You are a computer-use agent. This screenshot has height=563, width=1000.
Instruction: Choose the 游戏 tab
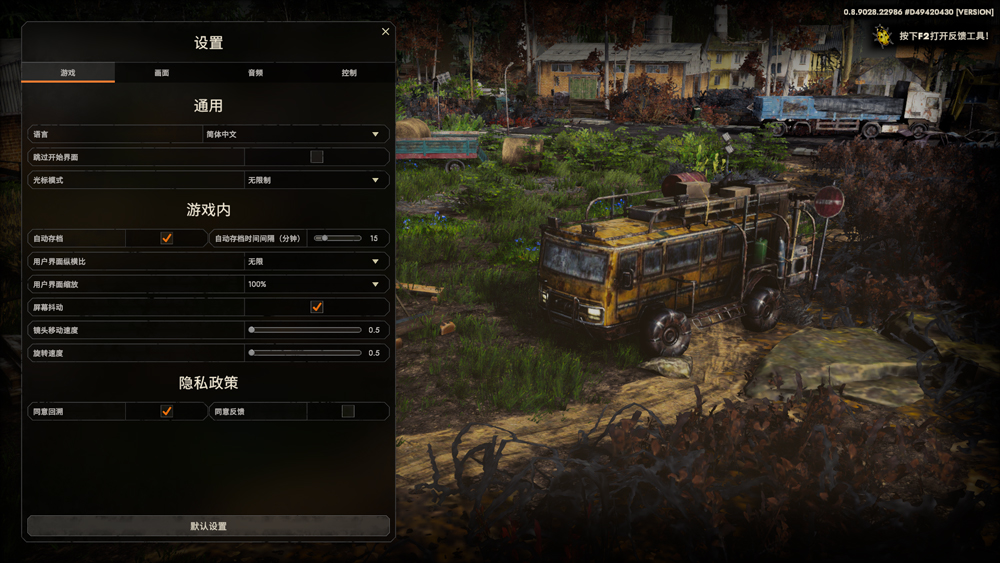point(68,73)
